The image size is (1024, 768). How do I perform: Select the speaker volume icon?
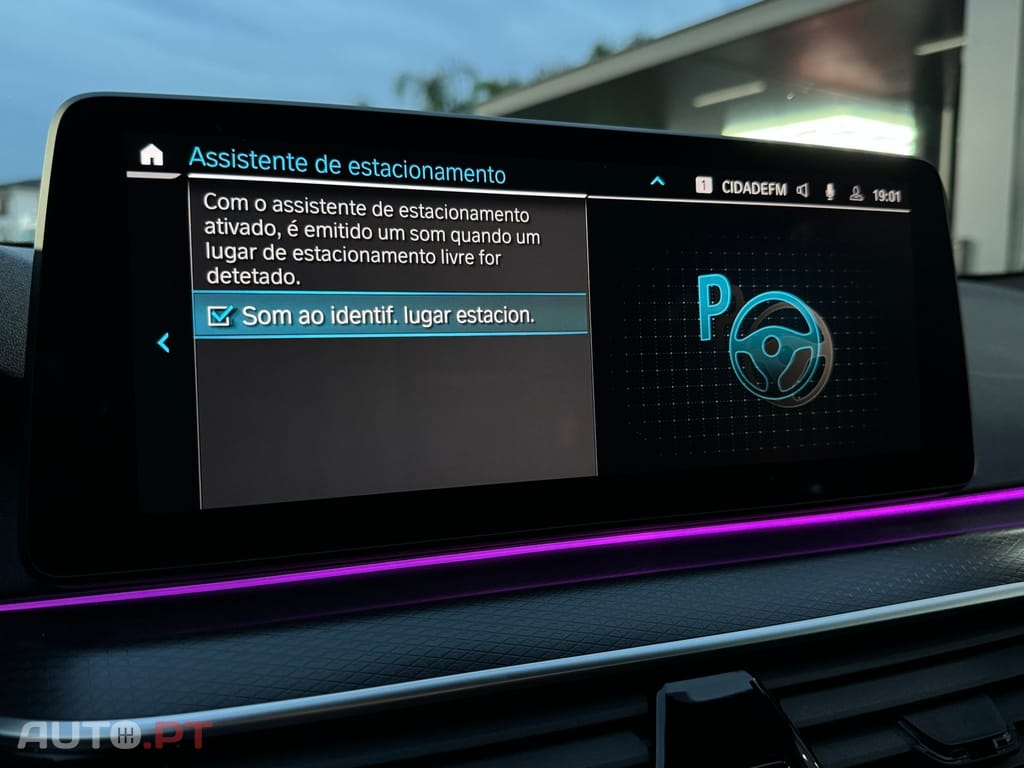click(802, 191)
